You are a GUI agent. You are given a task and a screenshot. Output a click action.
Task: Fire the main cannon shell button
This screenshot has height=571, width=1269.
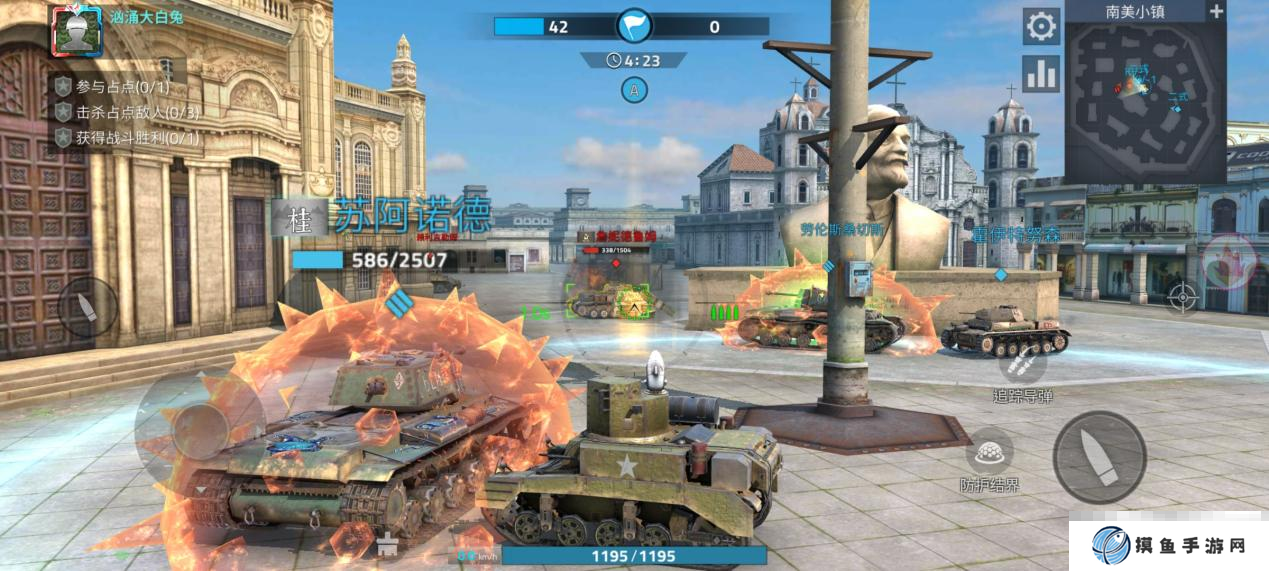1099,457
